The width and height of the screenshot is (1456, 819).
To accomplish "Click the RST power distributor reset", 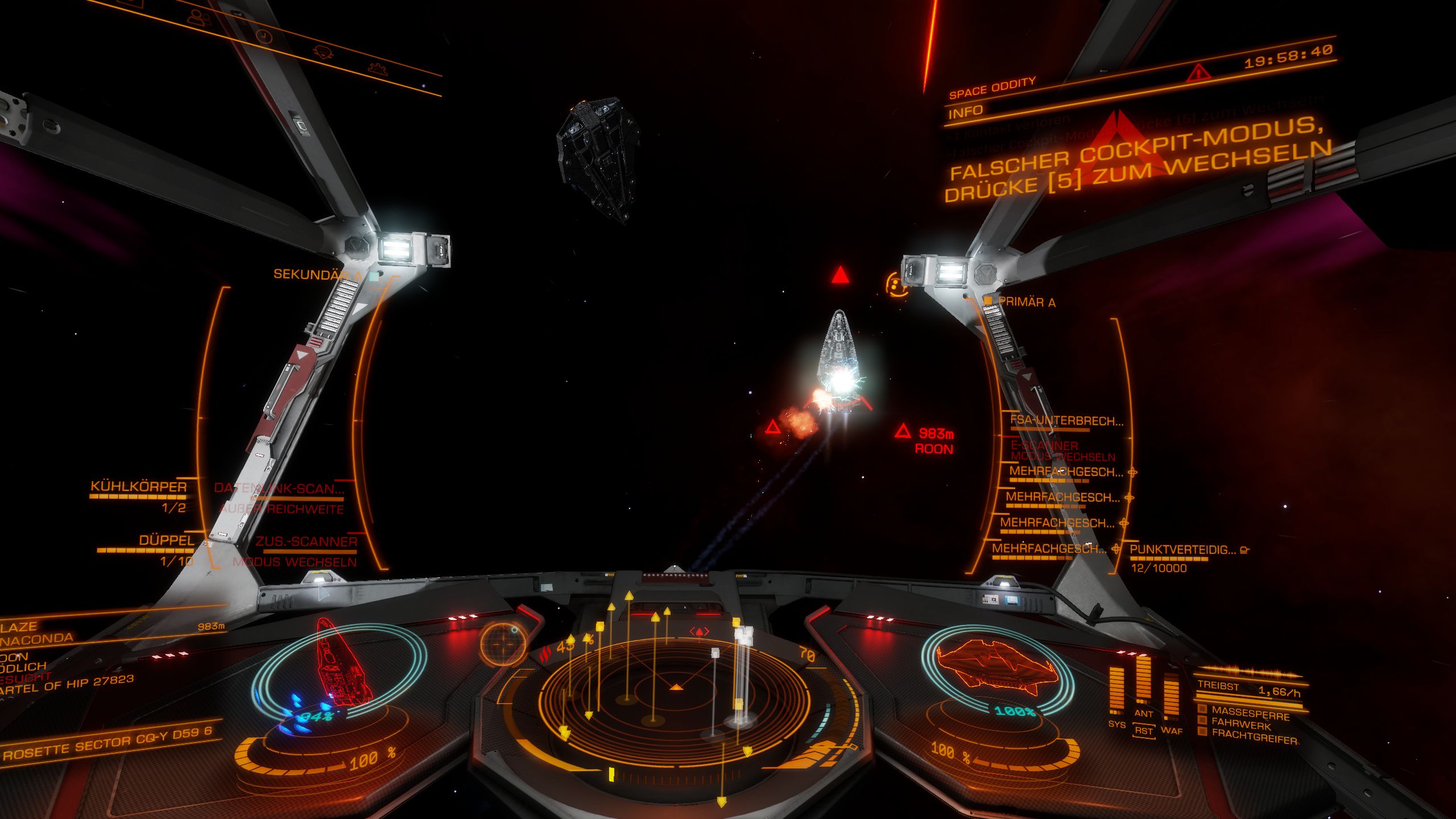I will coord(1143,731).
